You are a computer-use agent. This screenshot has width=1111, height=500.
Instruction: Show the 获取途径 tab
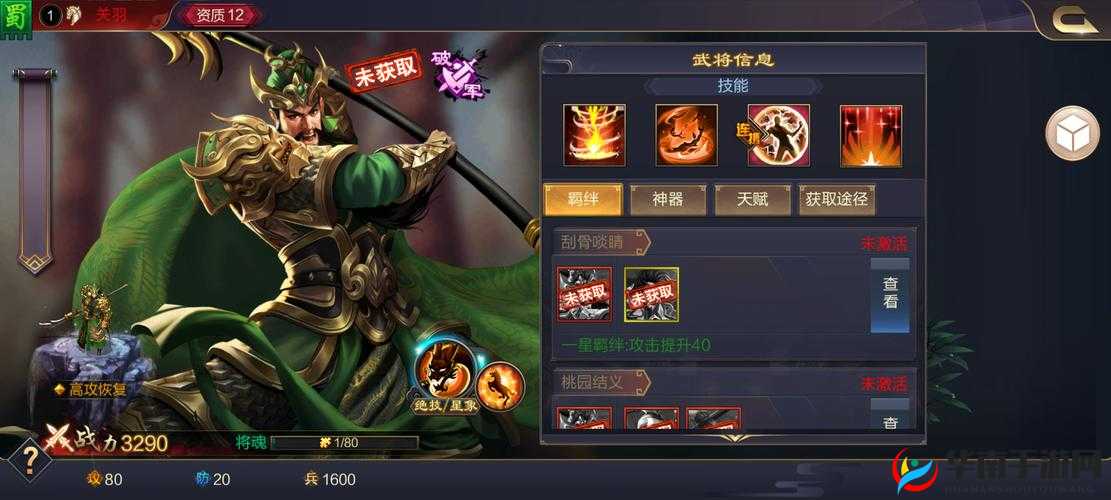coord(836,199)
